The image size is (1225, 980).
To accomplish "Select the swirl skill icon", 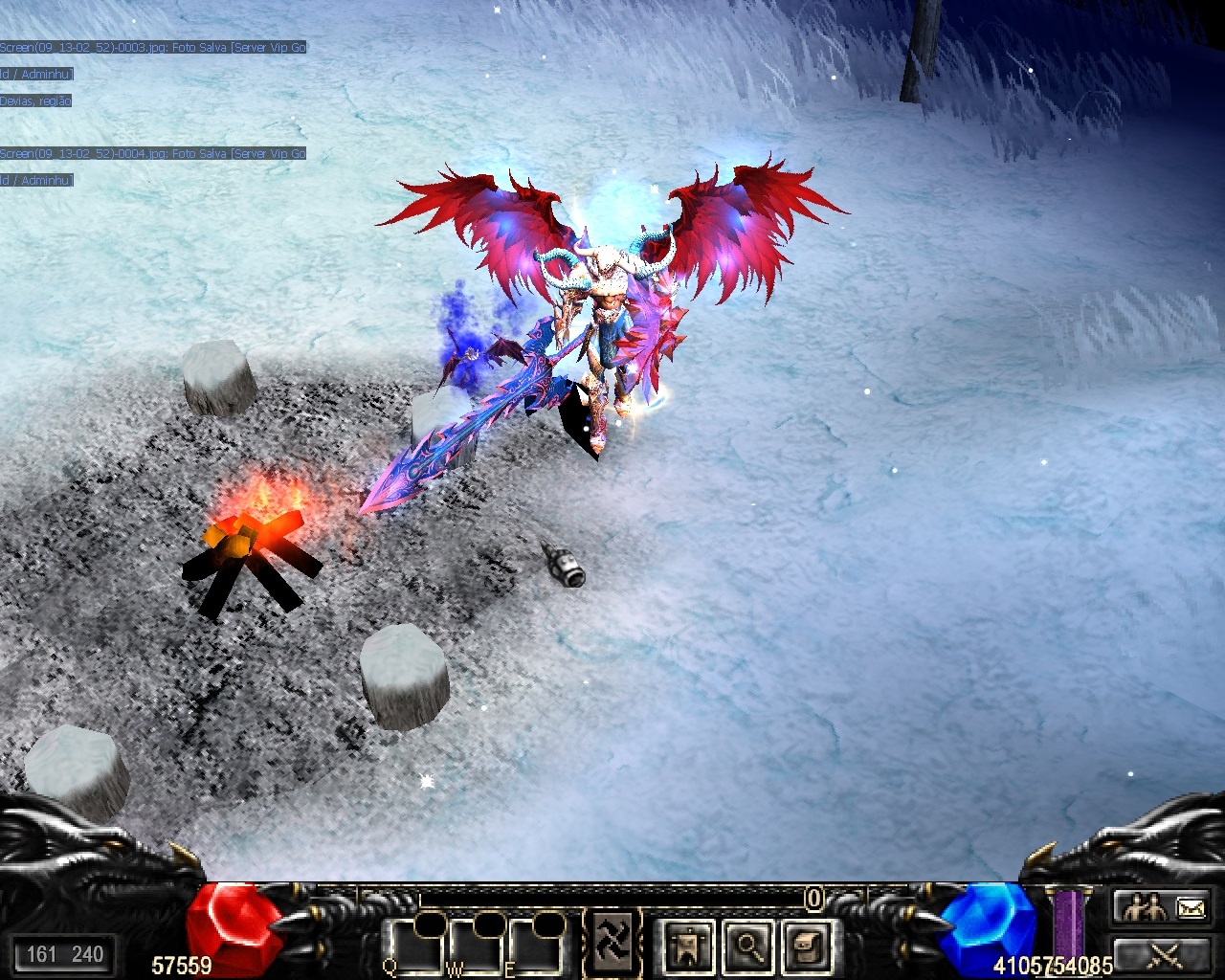I will (x=612, y=943).
